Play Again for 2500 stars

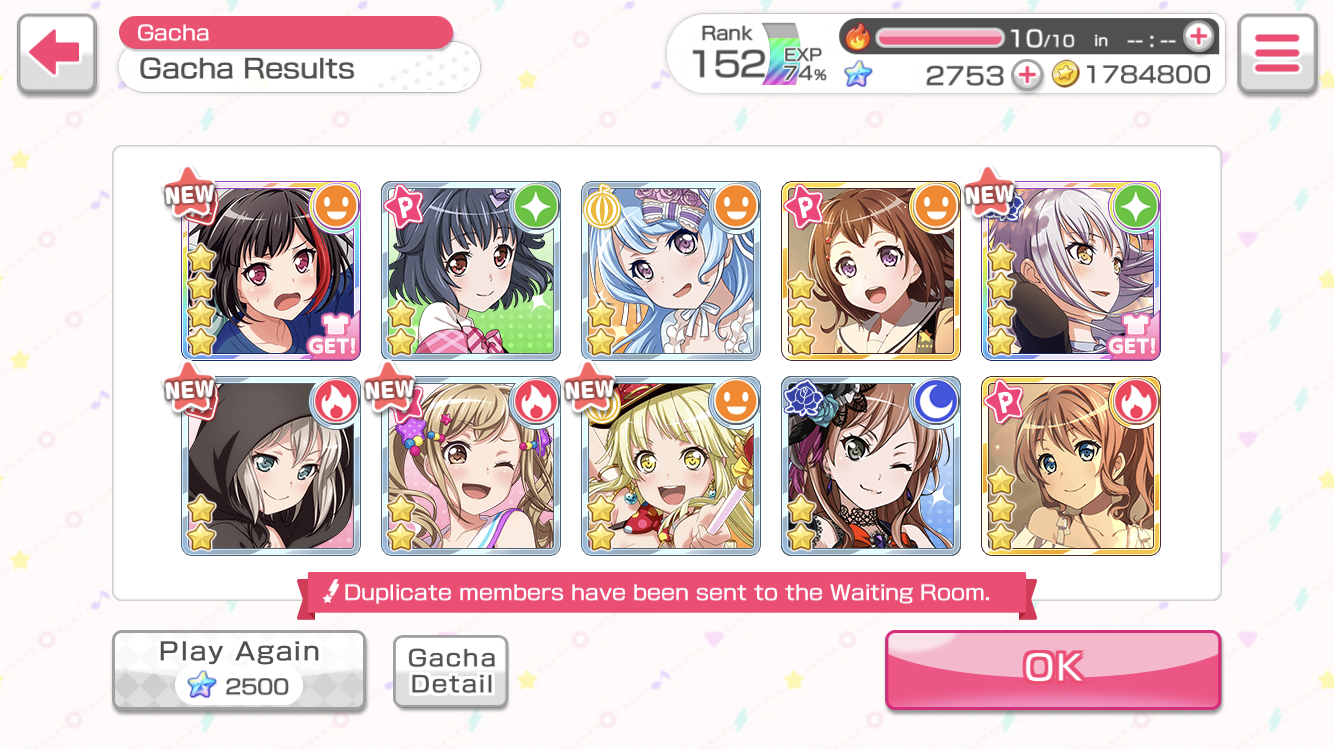tap(239, 670)
